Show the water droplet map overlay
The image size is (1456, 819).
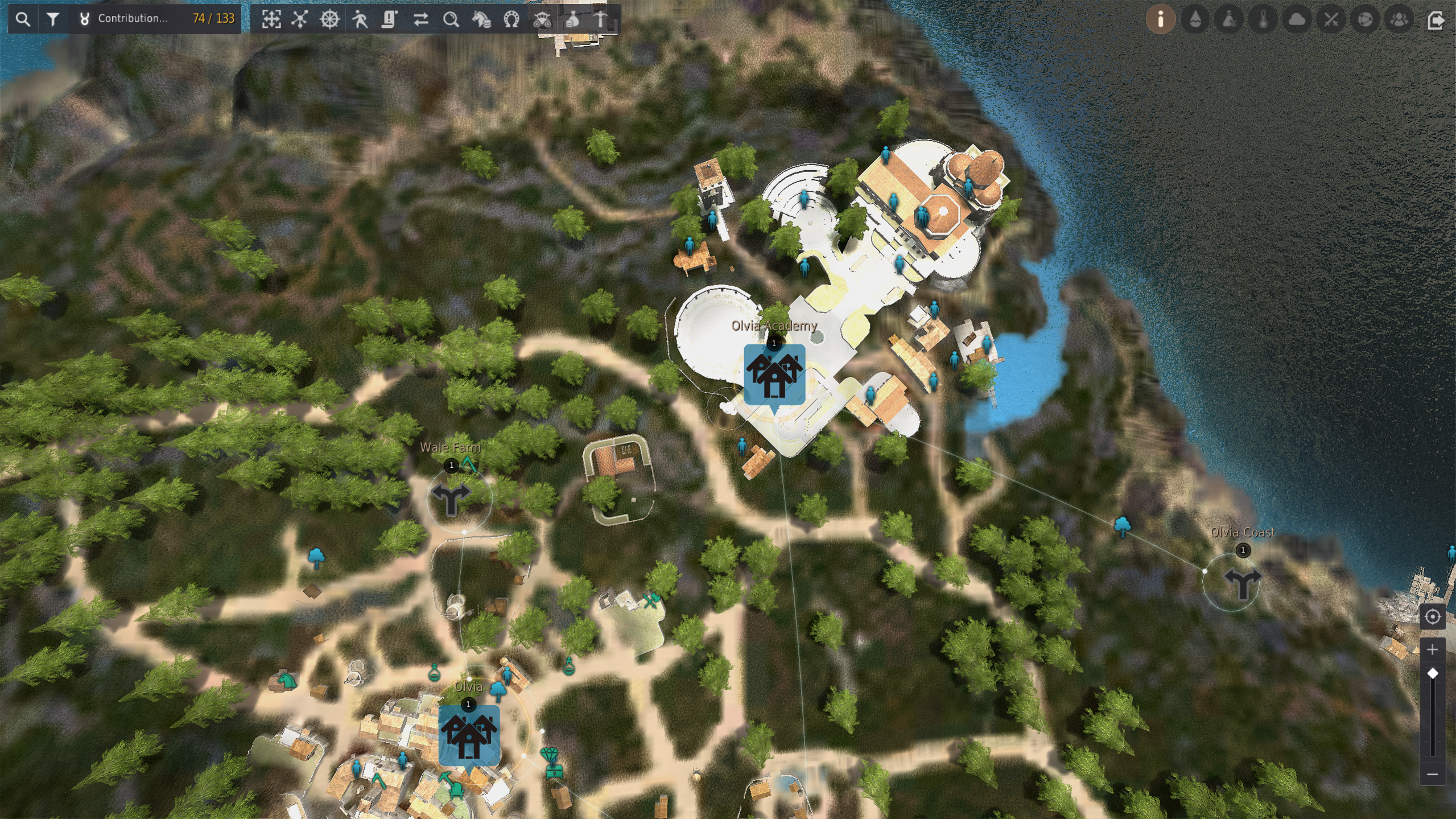1195,19
